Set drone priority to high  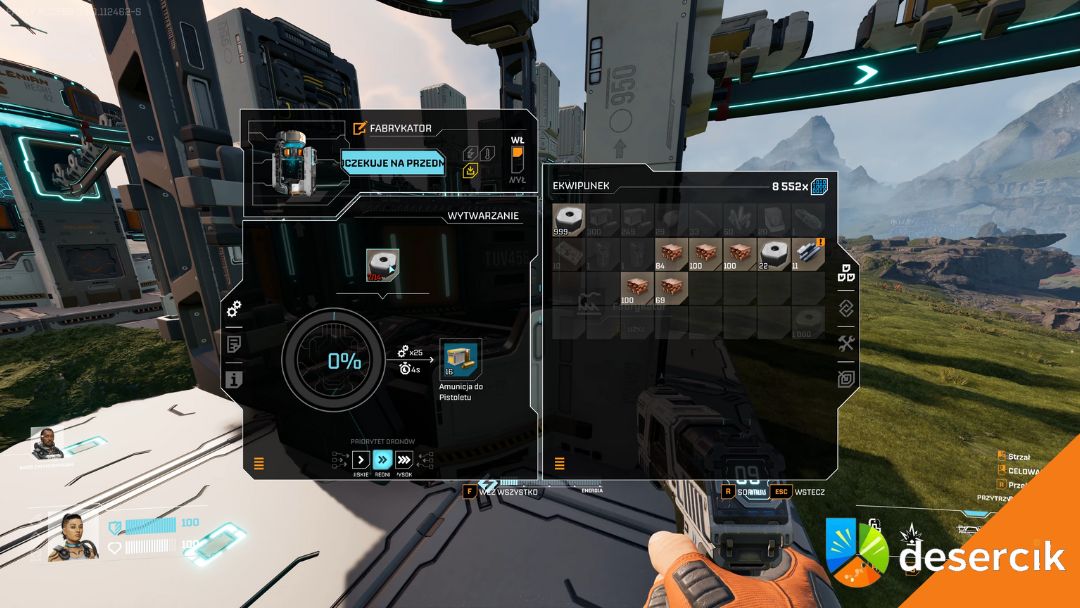coord(404,459)
